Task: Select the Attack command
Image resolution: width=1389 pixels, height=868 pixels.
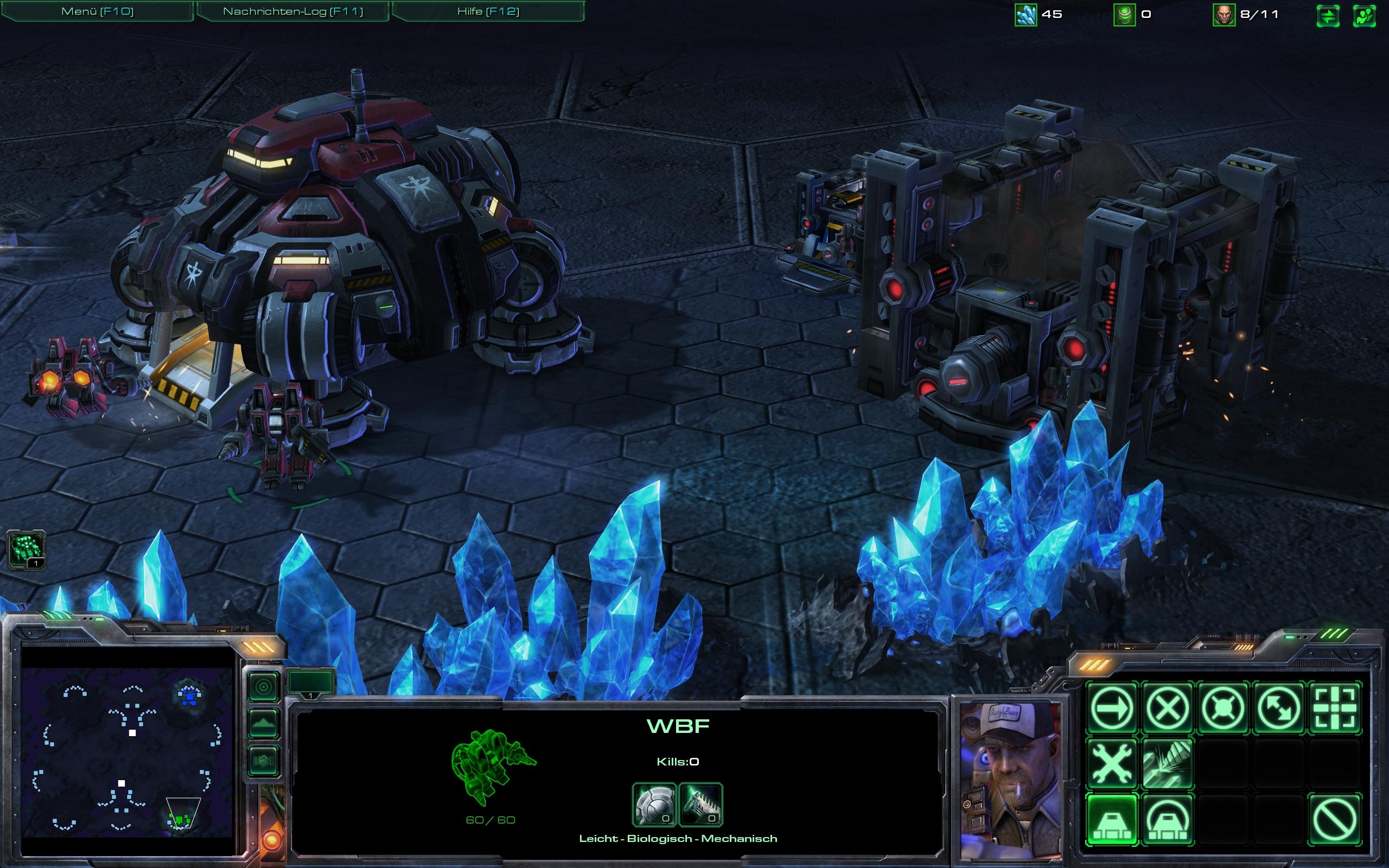Action: 1335,708
